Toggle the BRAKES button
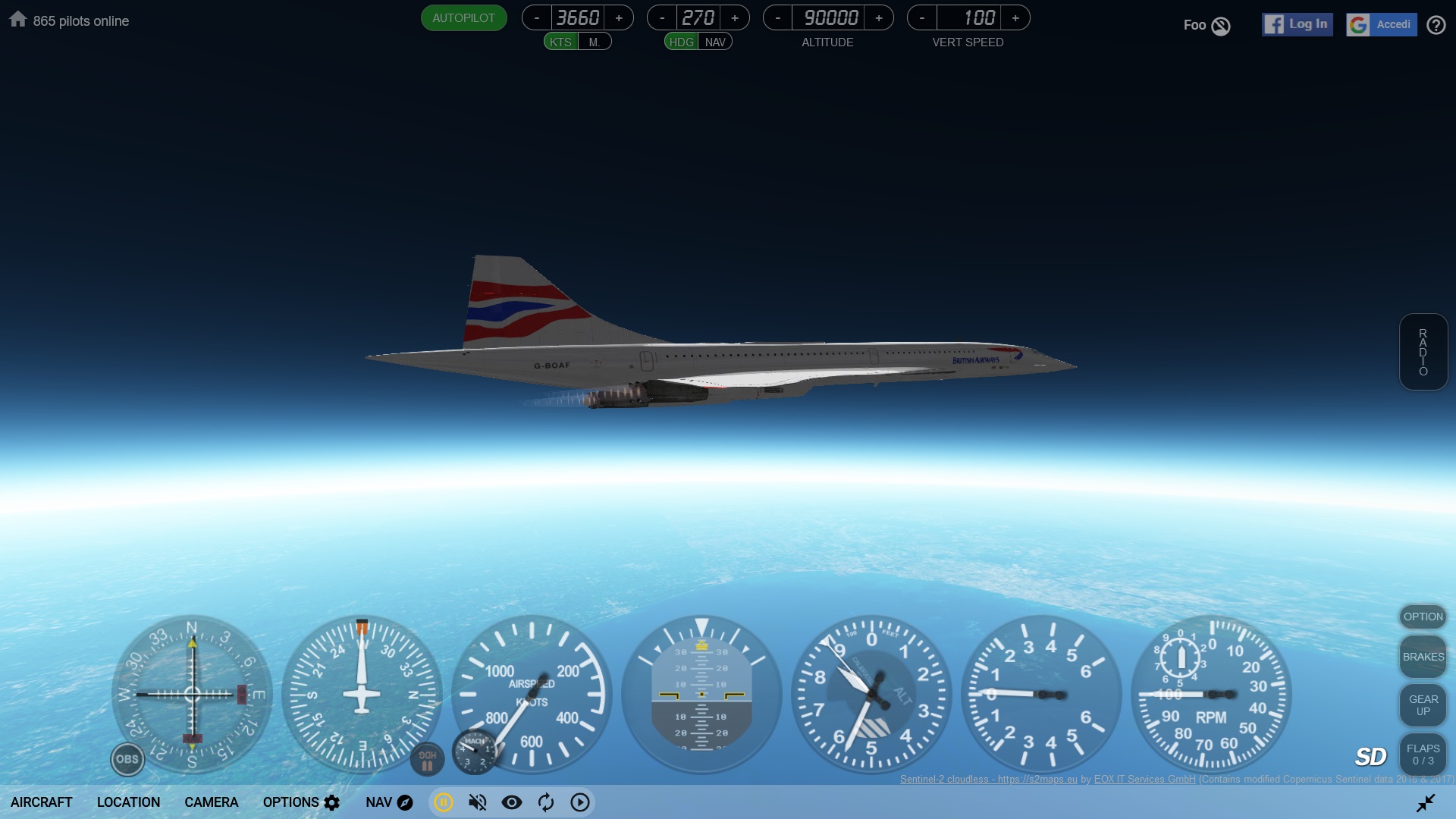Image resolution: width=1456 pixels, height=819 pixels. click(x=1423, y=657)
